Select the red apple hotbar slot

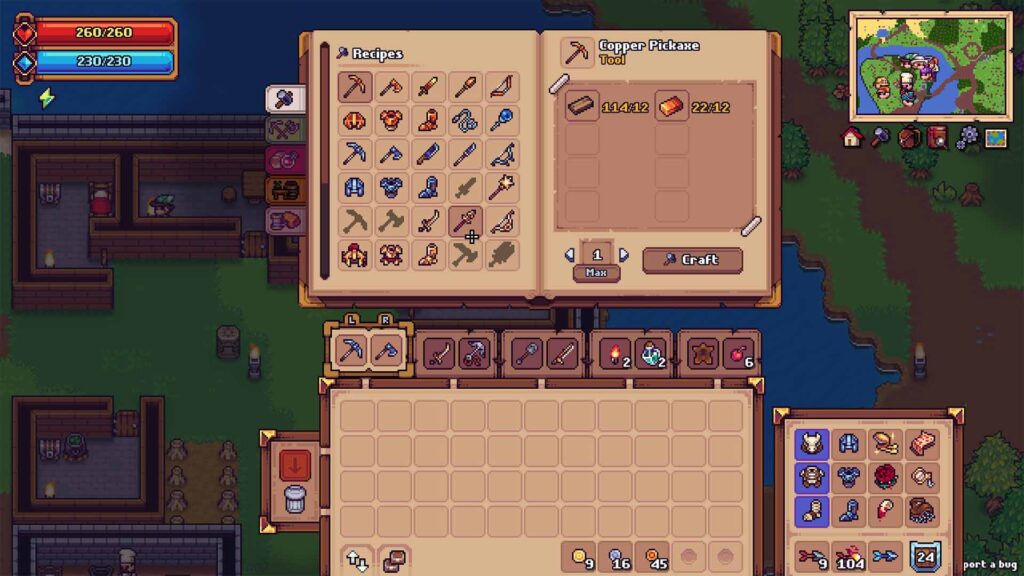739,353
